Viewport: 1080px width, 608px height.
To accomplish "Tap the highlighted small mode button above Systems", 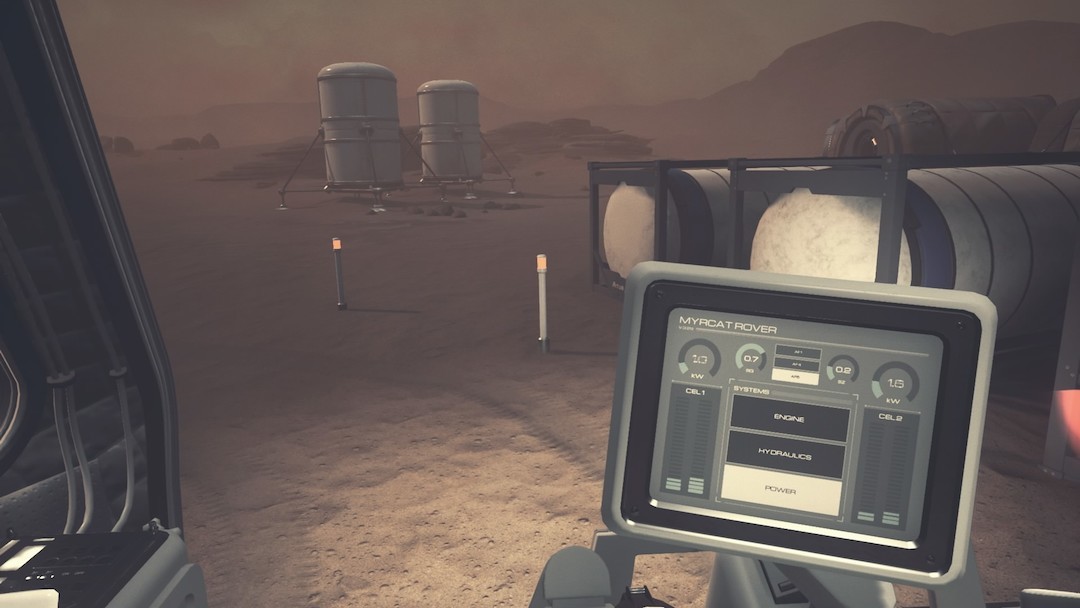I will [796, 377].
